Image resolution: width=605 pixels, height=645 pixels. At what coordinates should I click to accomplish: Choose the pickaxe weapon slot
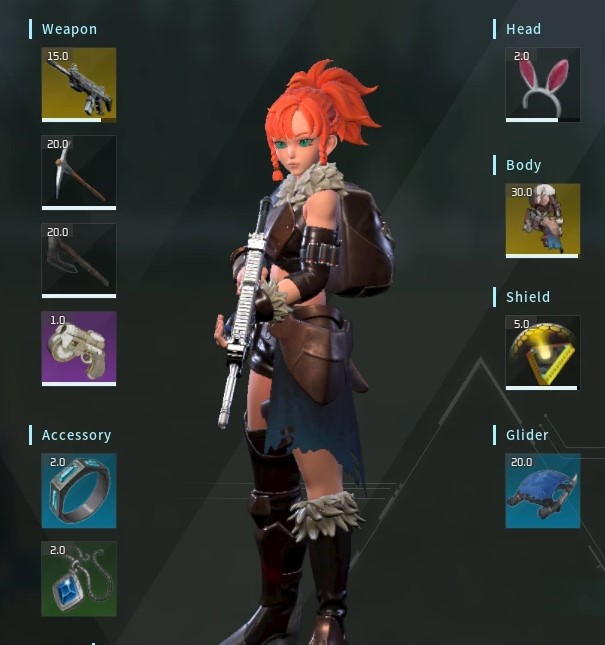[x=78, y=172]
